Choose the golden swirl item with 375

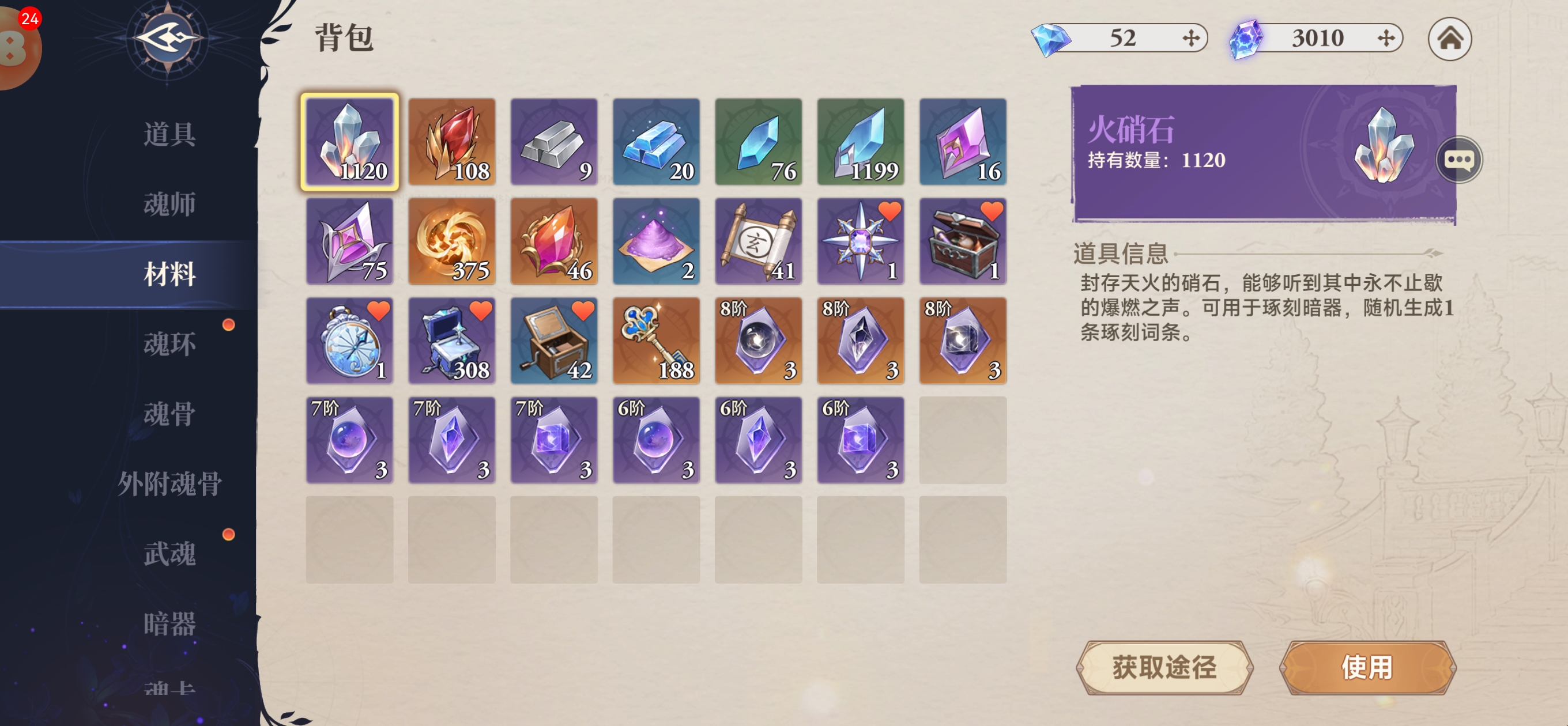451,241
